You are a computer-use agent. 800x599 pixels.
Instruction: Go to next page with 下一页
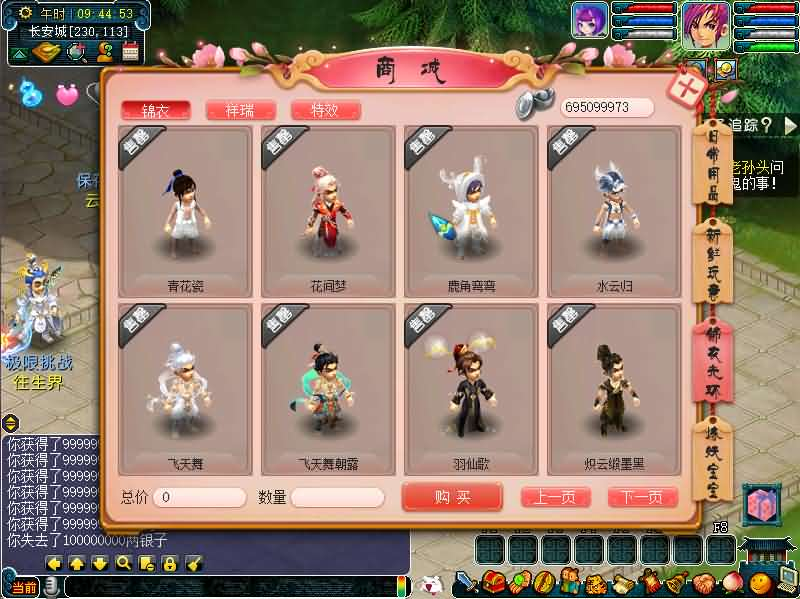click(643, 497)
